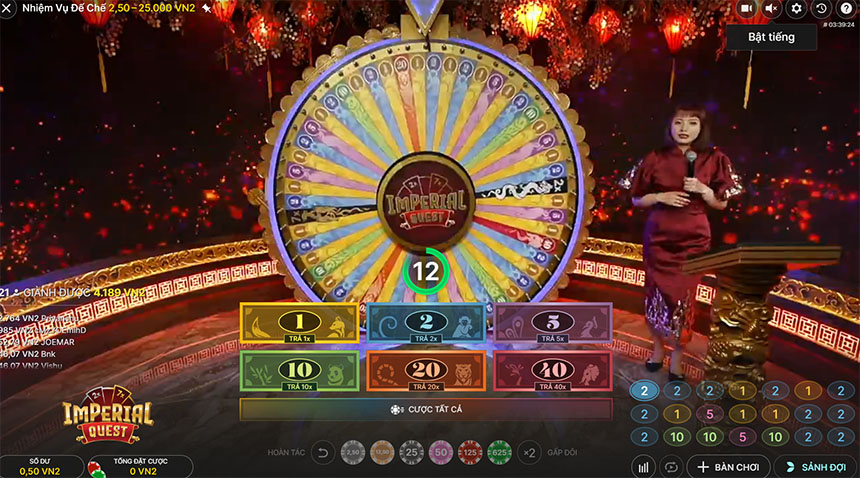Select the 2,50 value chip

click(353, 453)
